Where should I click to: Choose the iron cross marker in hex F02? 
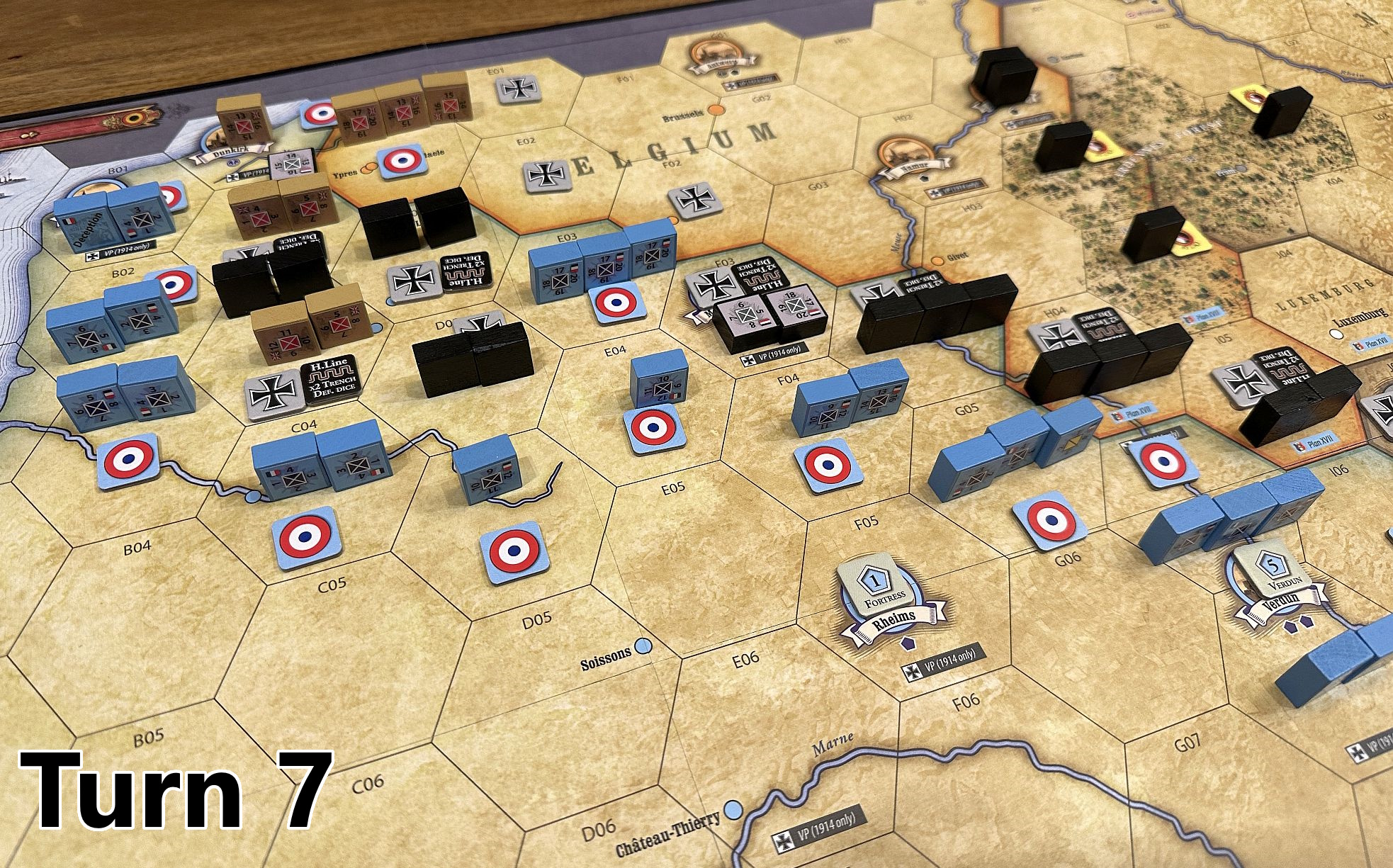pyautogui.click(x=696, y=200)
